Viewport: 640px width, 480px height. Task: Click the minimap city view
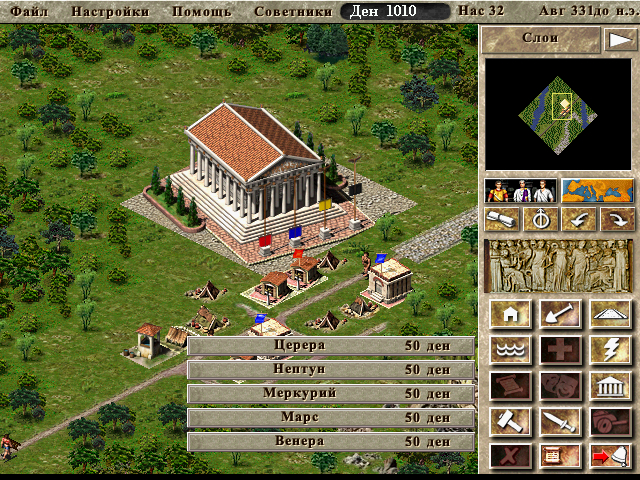[559, 112]
